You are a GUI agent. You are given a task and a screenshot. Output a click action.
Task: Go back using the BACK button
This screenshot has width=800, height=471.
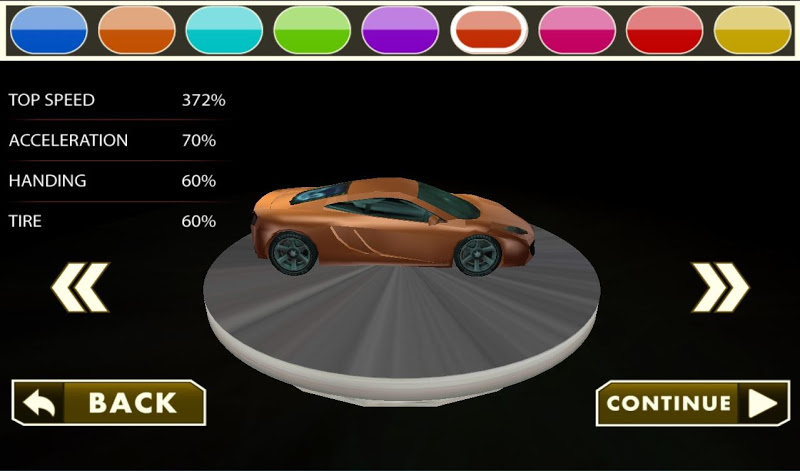[109, 403]
